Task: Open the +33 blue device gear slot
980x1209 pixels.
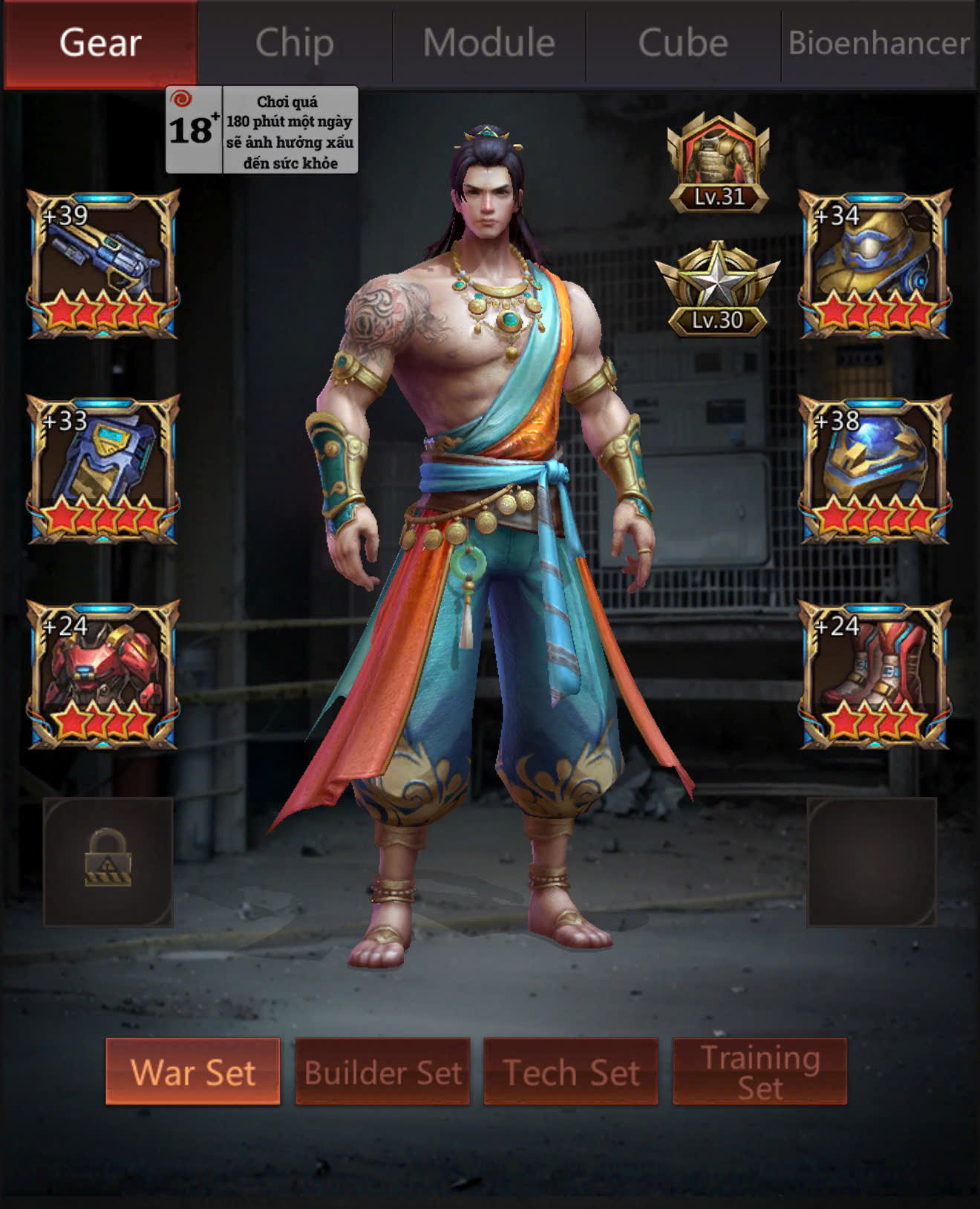Action: click(x=103, y=469)
